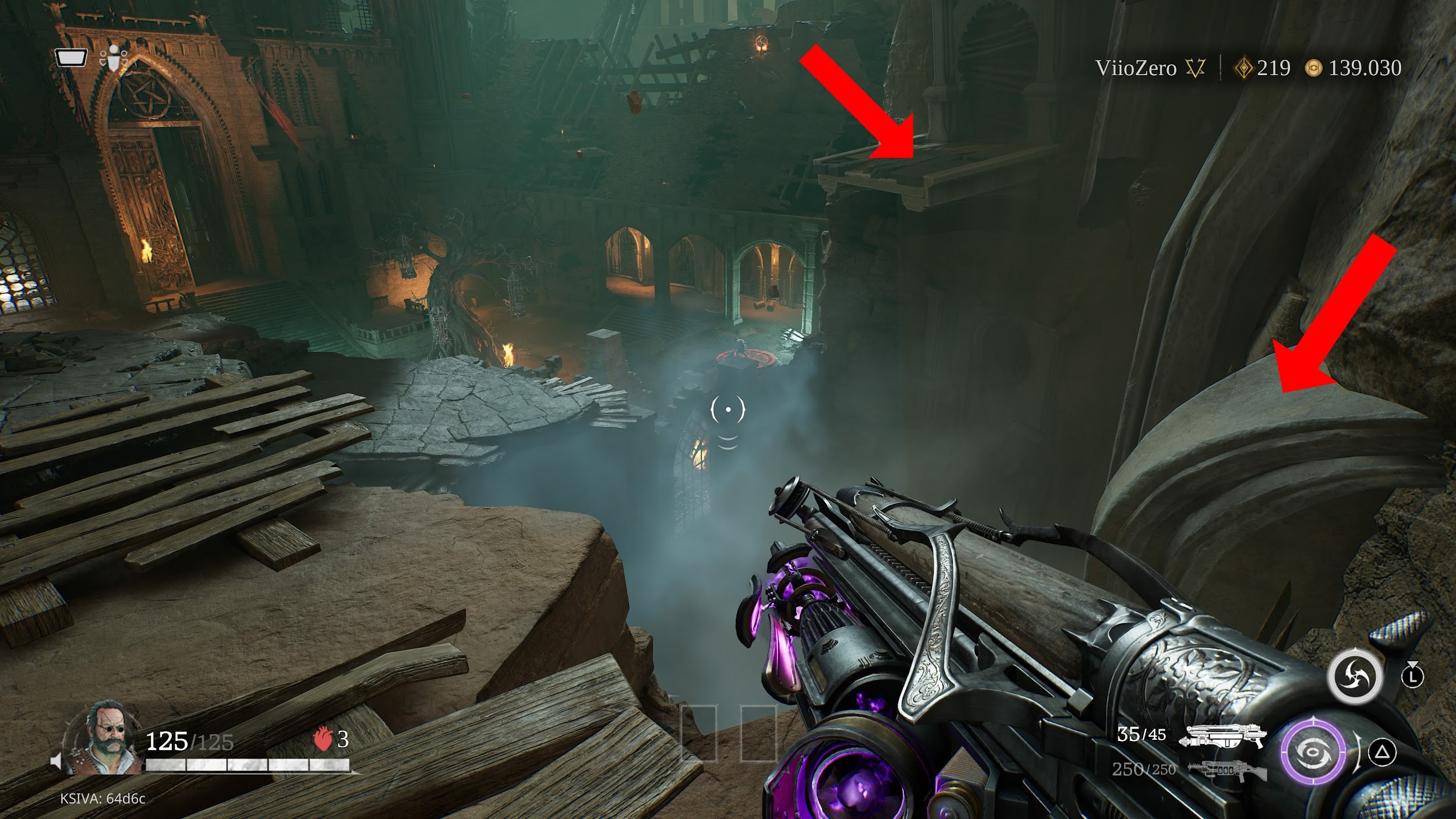Select the equipped weapon with 35/45 ammo
This screenshot has height=819, width=1456.
1221,736
